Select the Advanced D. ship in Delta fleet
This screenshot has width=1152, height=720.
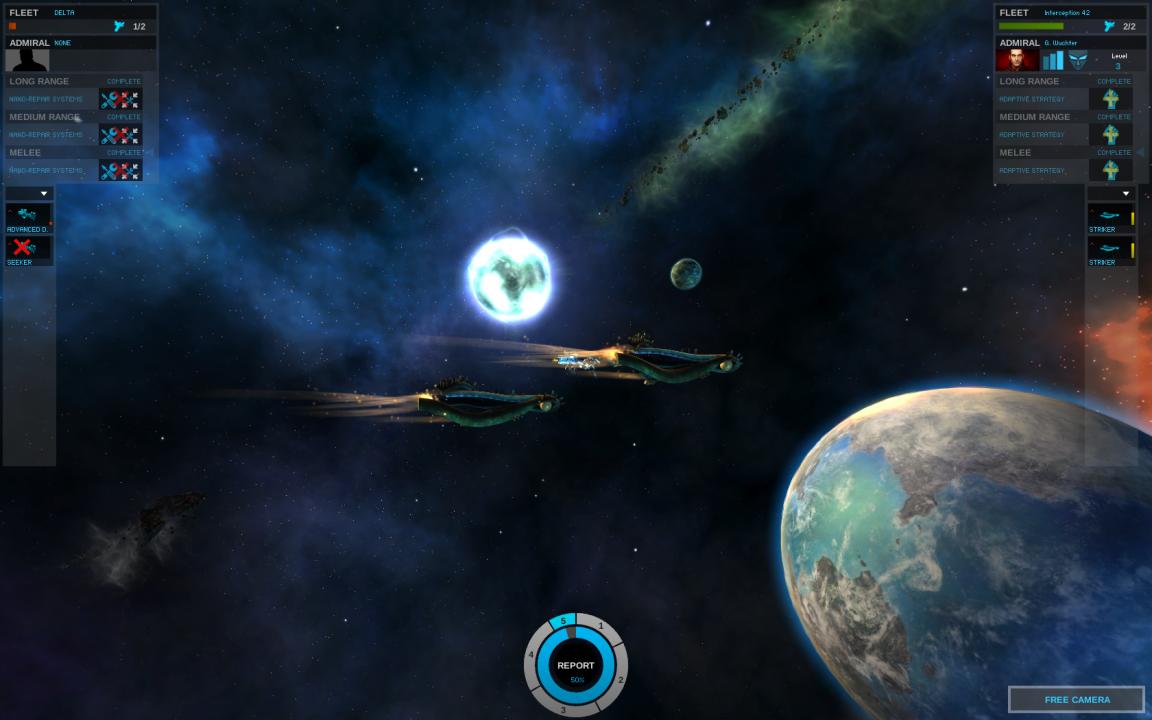(x=28, y=216)
